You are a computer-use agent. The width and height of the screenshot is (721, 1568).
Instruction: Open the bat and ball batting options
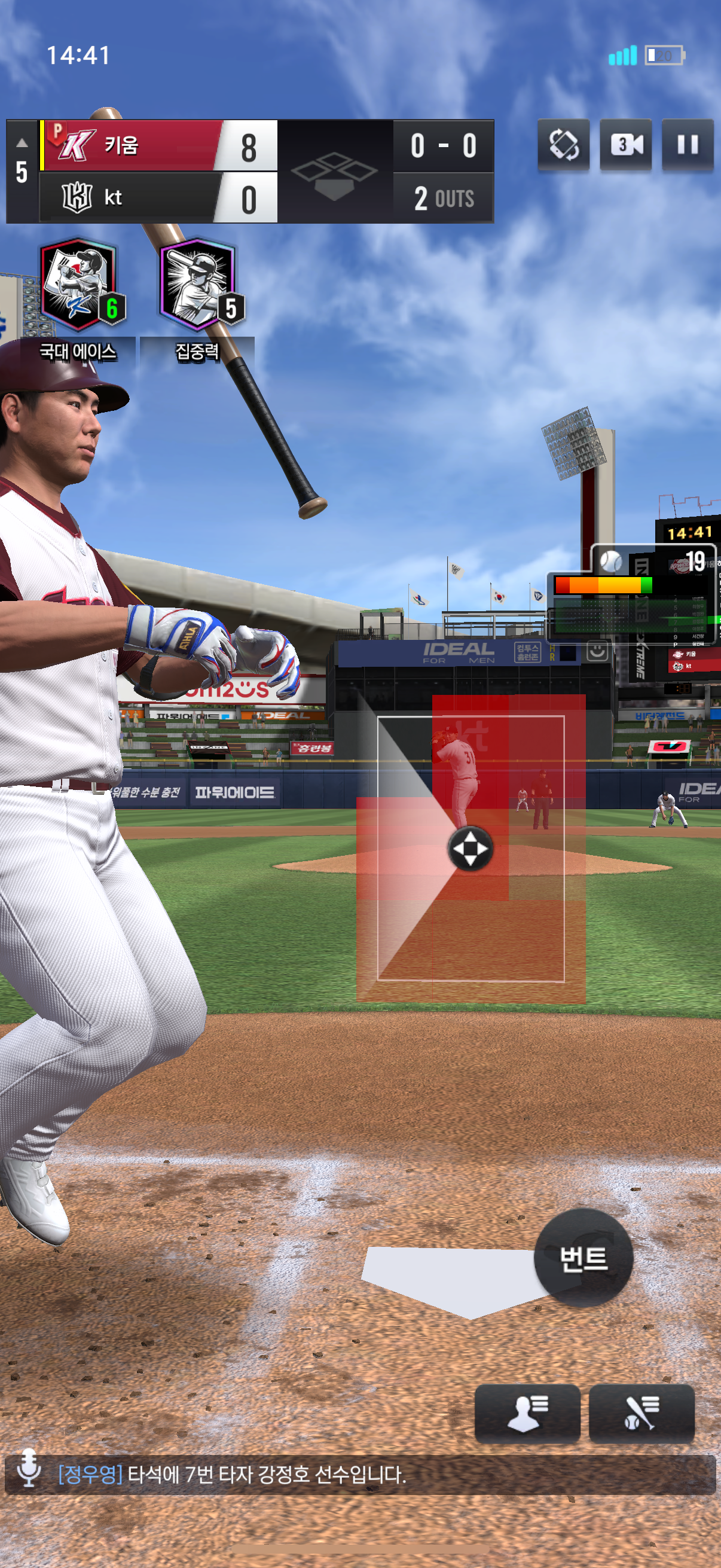coord(641,1413)
